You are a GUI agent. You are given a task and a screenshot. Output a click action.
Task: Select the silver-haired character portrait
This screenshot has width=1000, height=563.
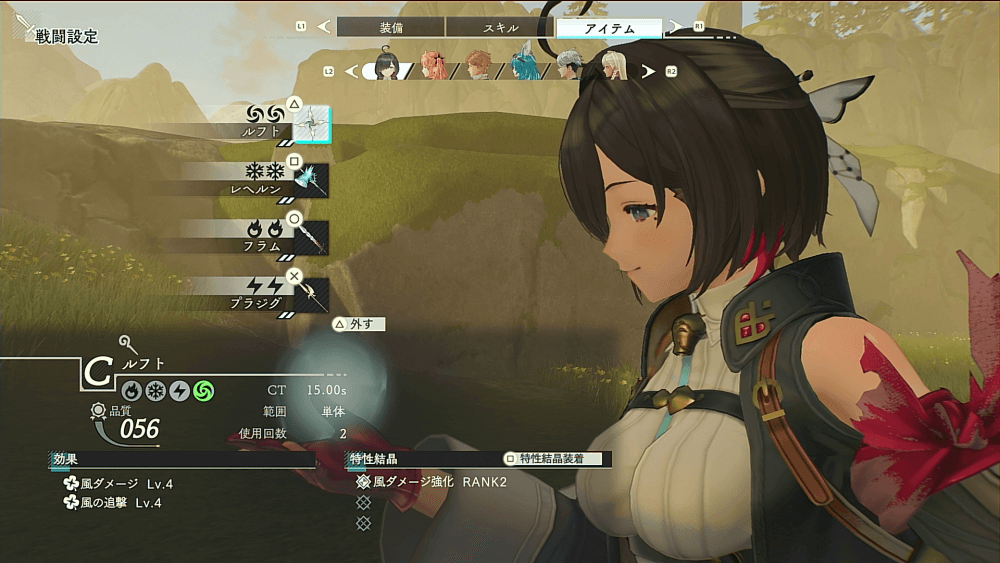tap(569, 66)
